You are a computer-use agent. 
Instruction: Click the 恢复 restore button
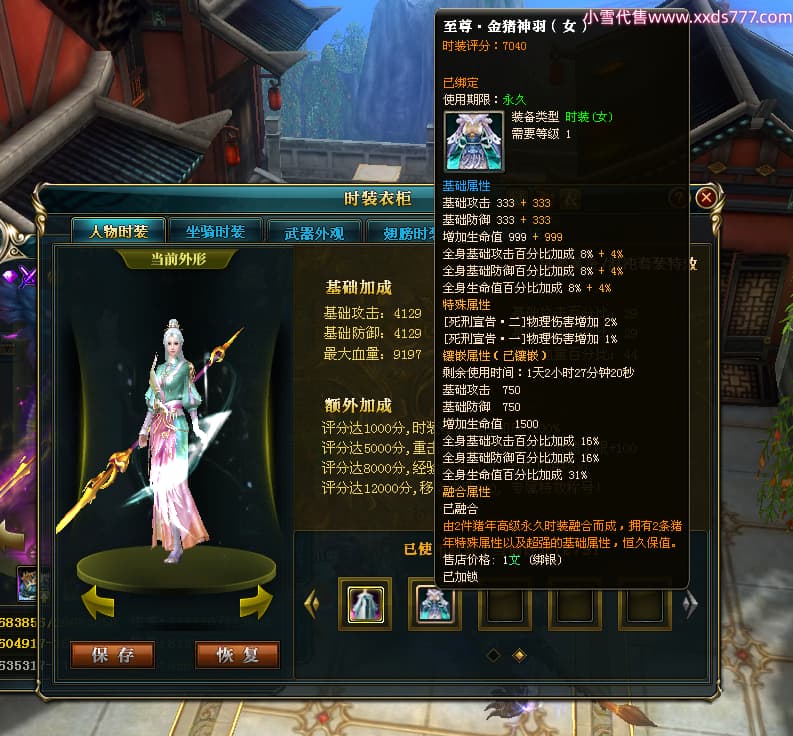click(x=237, y=655)
